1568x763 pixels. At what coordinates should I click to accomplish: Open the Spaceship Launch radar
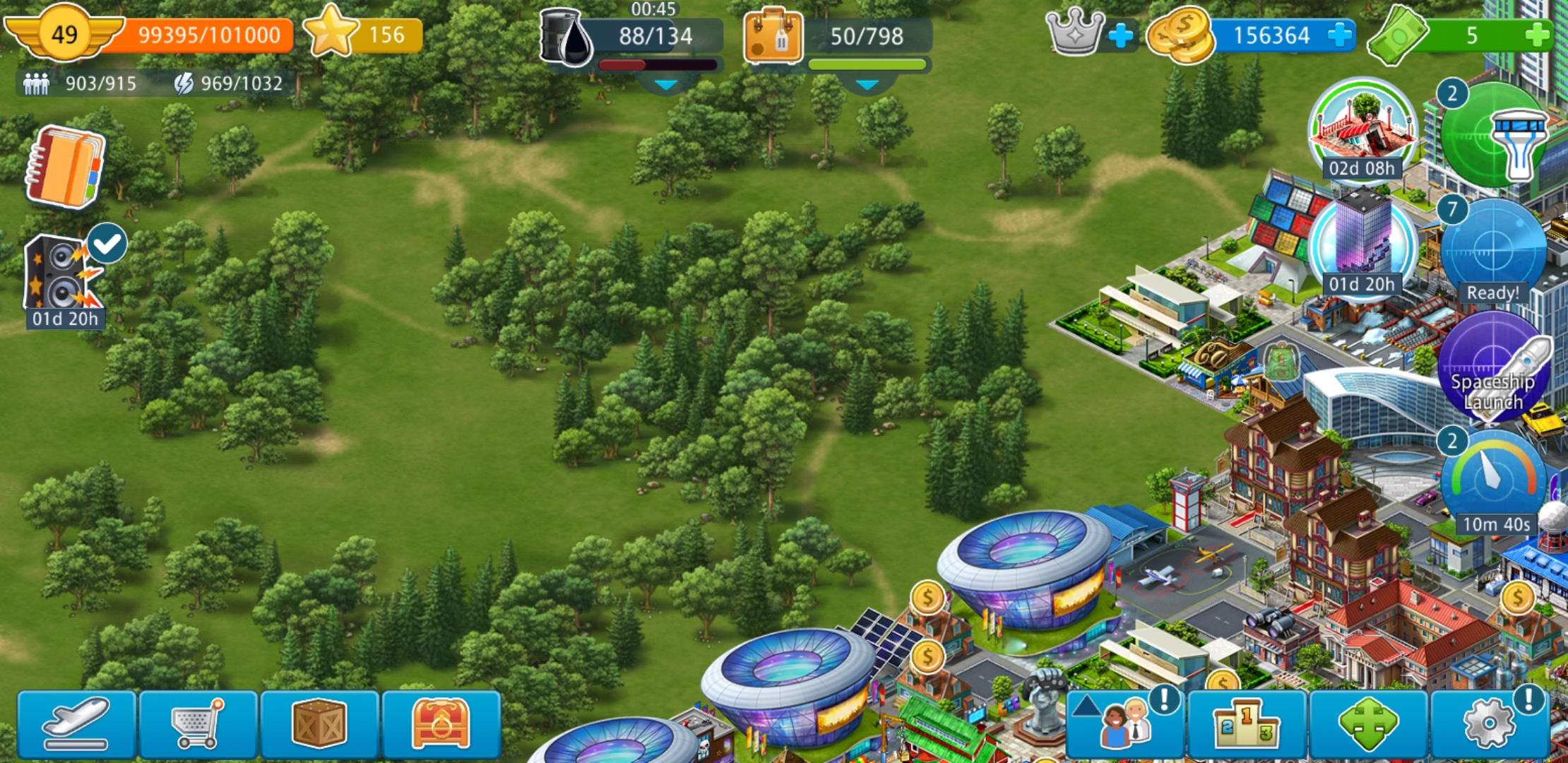[x=1492, y=367]
